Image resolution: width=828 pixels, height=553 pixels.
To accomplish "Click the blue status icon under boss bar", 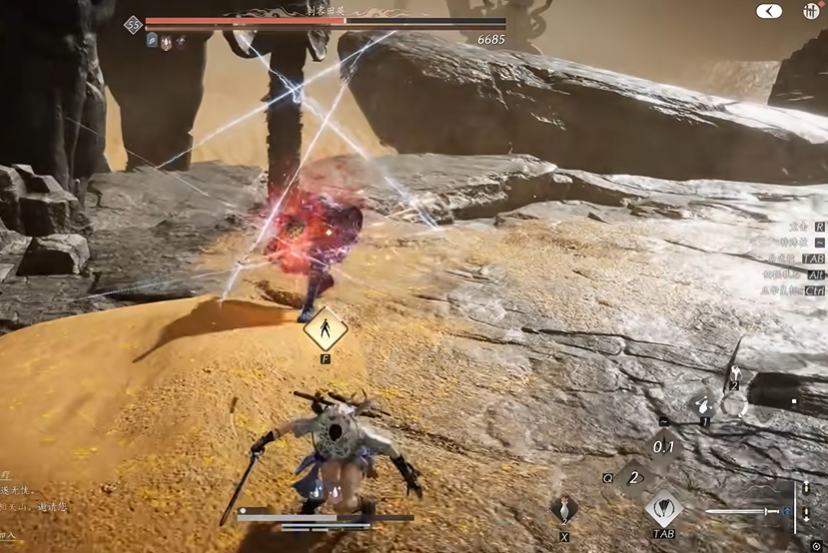I will [153, 41].
